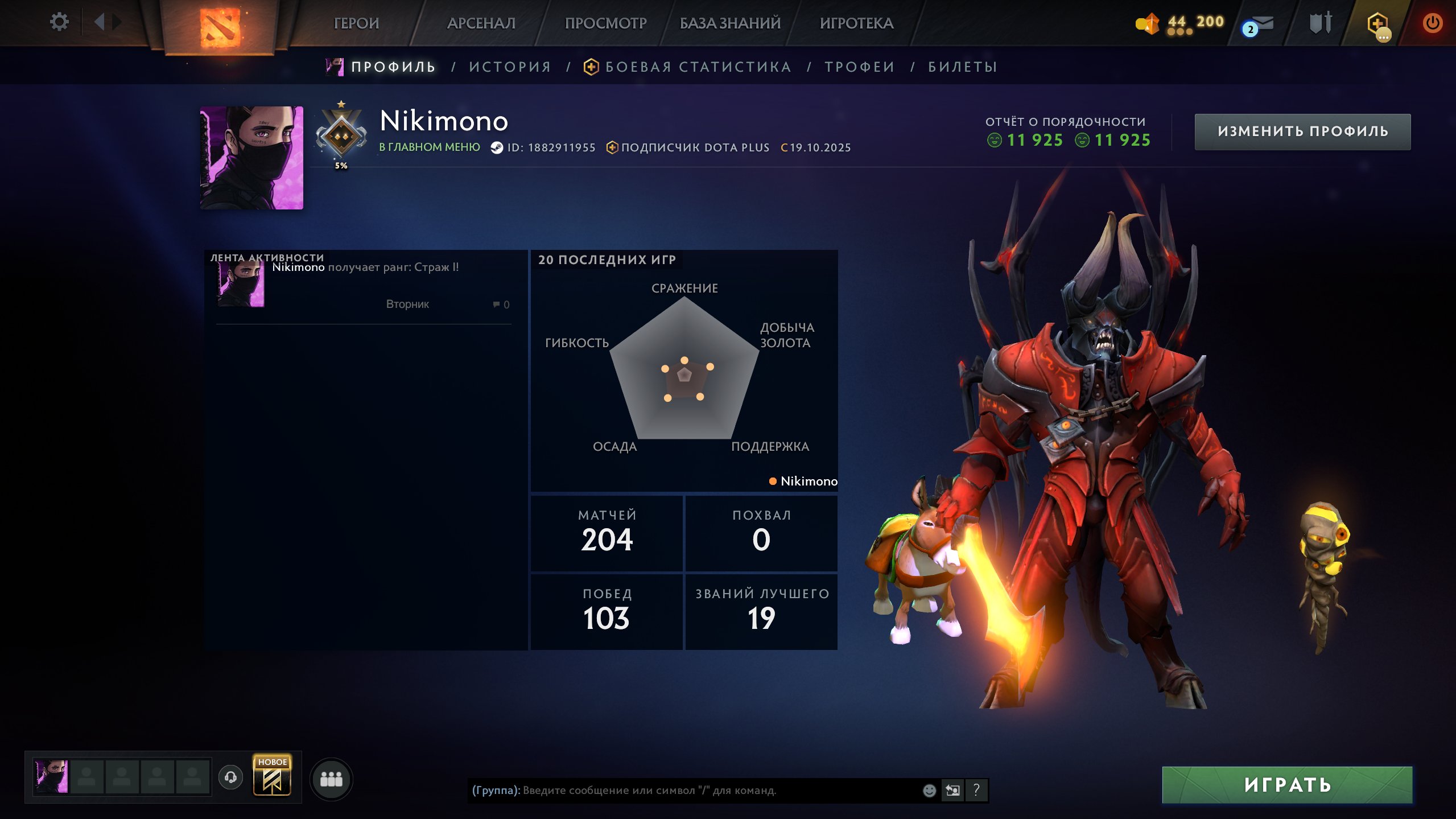The height and width of the screenshot is (819, 1456).
Task: Open the База знаний menu
Action: click(730, 23)
